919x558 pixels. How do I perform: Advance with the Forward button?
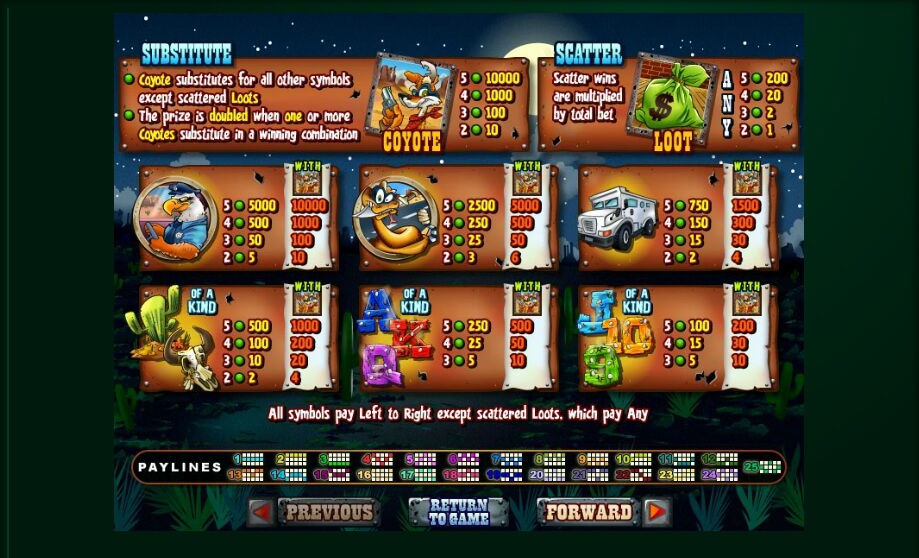(588, 513)
